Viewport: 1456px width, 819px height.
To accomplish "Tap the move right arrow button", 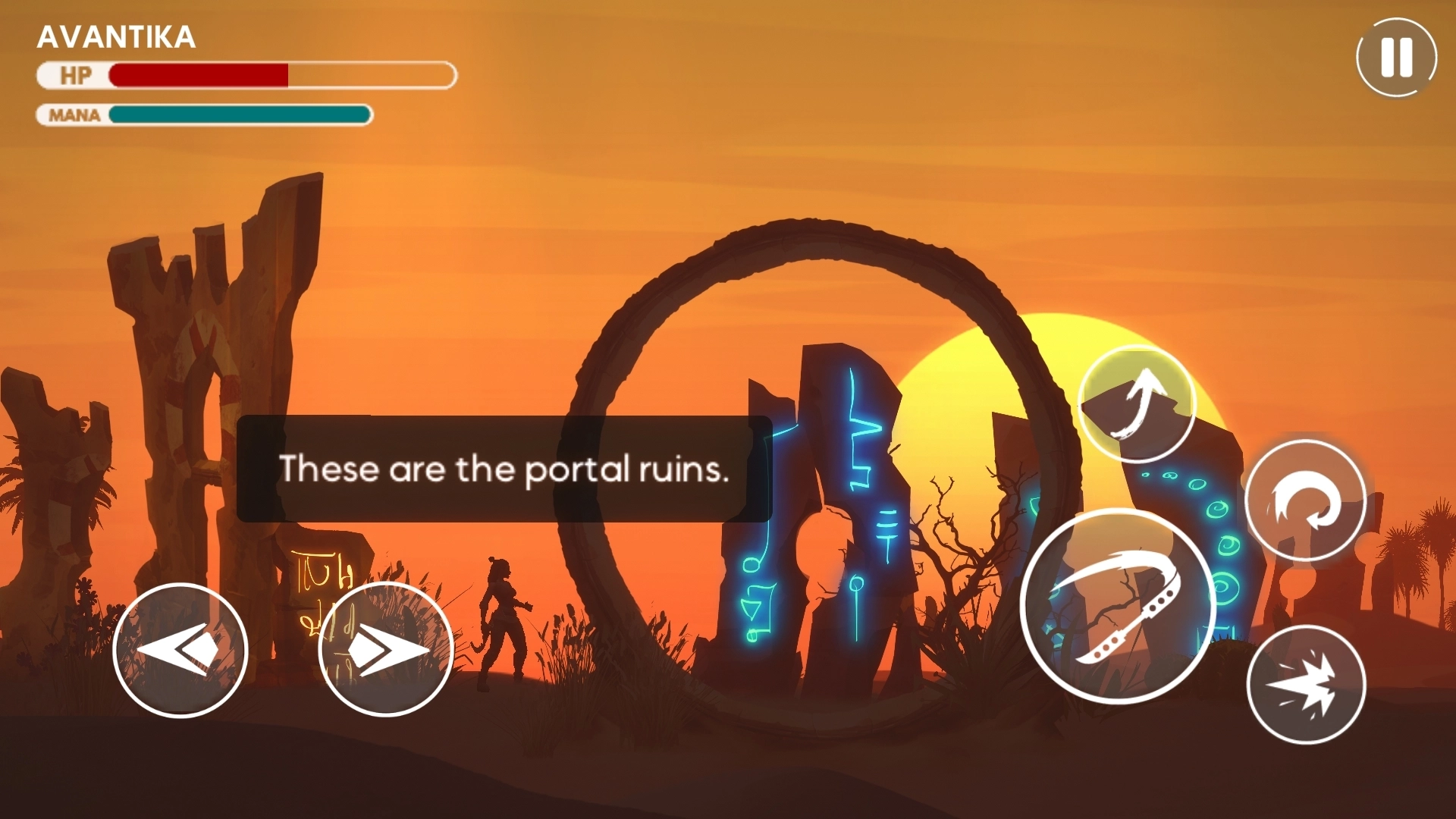I will pyautogui.click(x=386, y=650).
